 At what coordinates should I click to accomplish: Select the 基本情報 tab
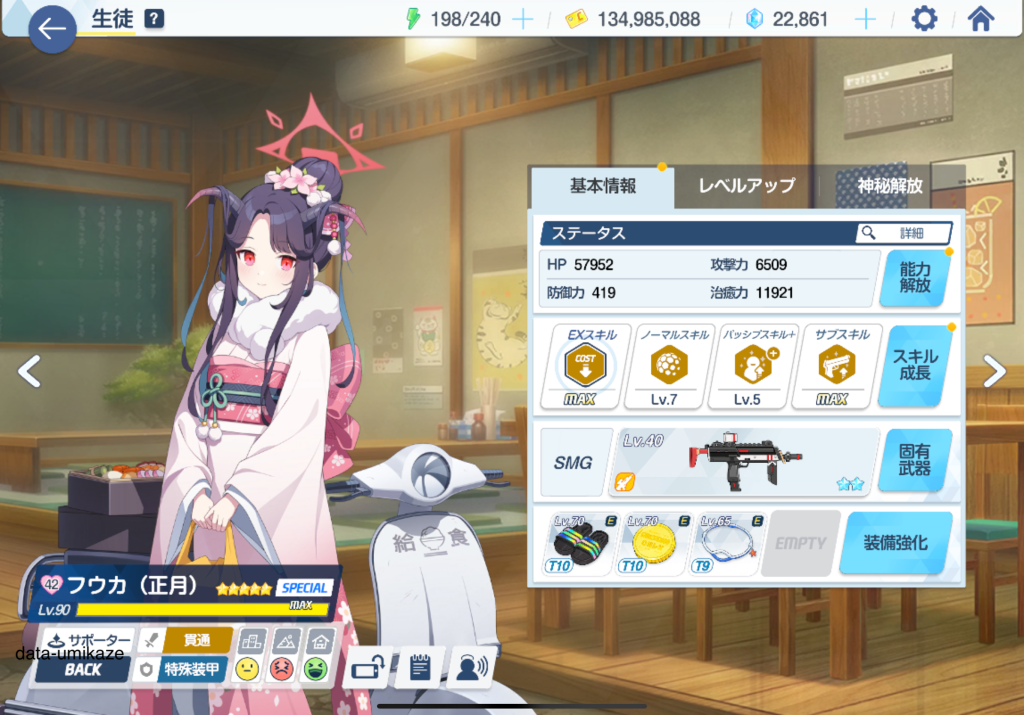click(x=603, y=186)
